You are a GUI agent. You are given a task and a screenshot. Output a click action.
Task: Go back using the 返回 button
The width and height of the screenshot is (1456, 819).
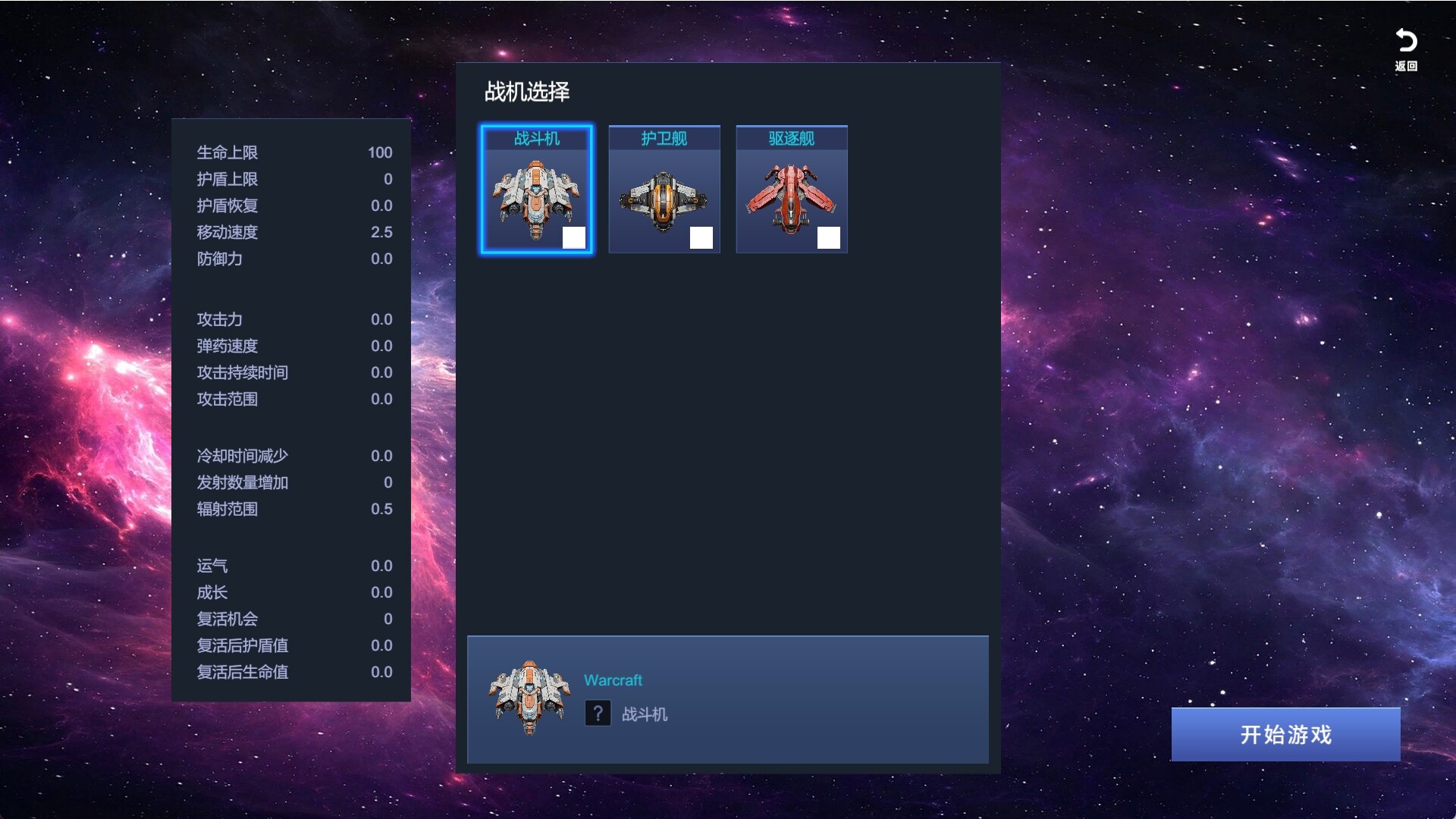click(x=1406, y=49)
